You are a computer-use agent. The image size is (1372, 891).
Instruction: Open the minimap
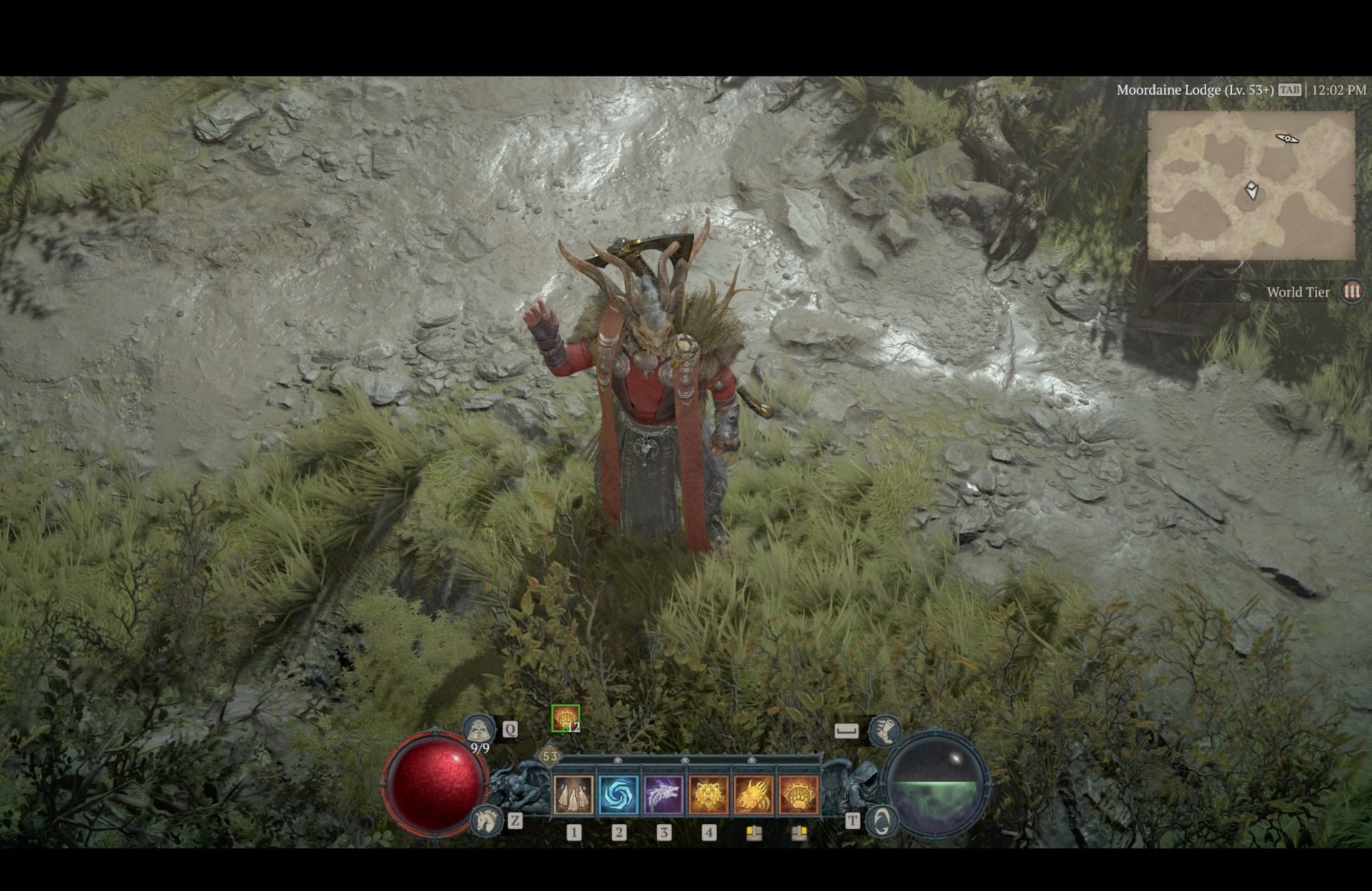click(x=1251, y=186)
